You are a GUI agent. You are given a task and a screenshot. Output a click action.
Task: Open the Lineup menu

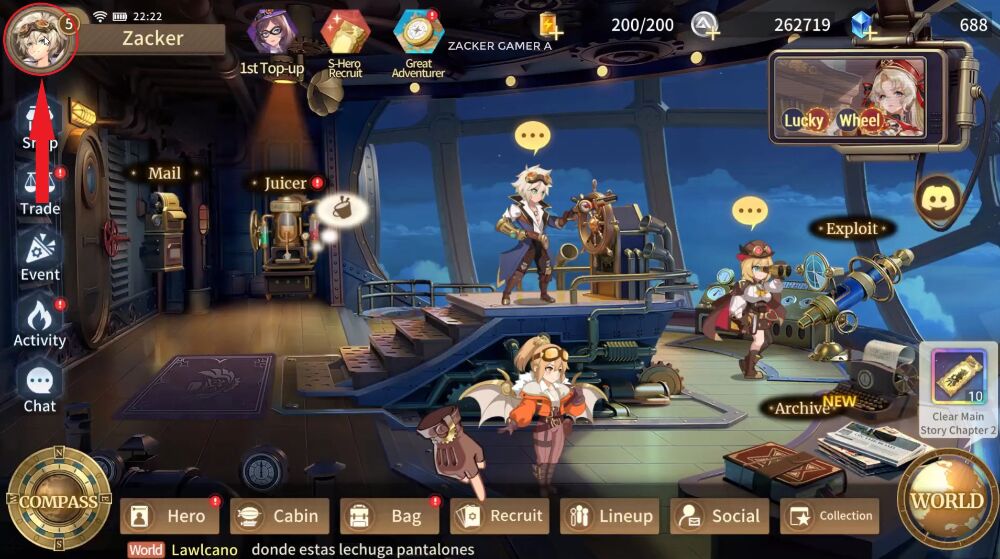[x=610, y=516]
